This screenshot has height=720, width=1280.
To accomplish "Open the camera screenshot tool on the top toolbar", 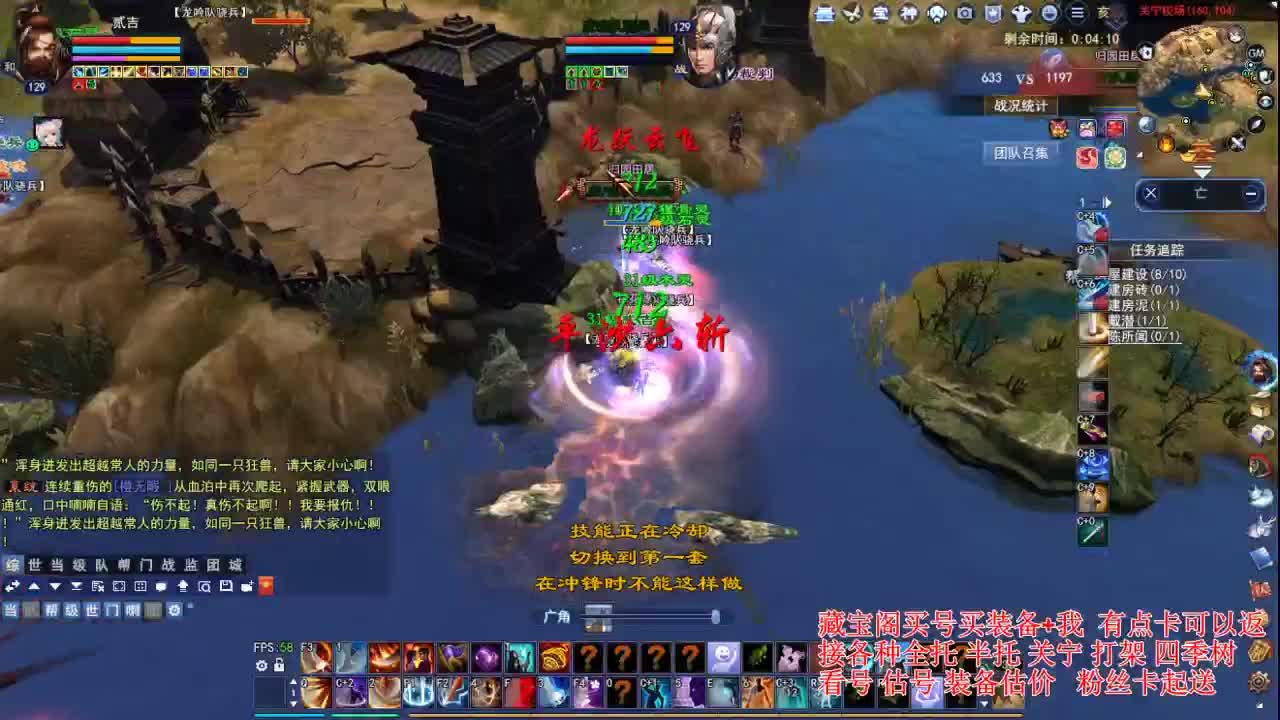I will point(963,14).
